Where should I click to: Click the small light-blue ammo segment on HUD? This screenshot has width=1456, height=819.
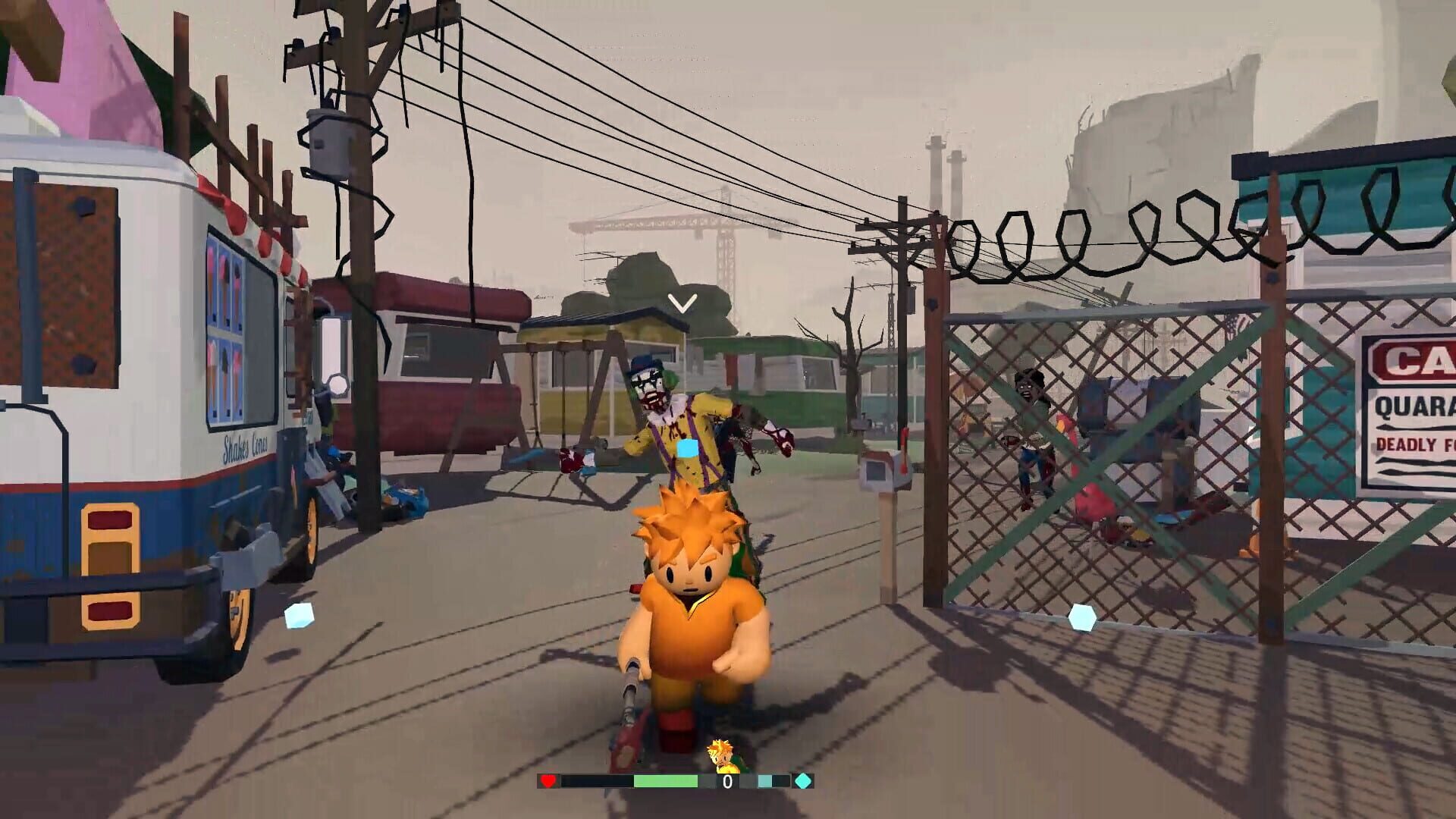coord(764,780)
